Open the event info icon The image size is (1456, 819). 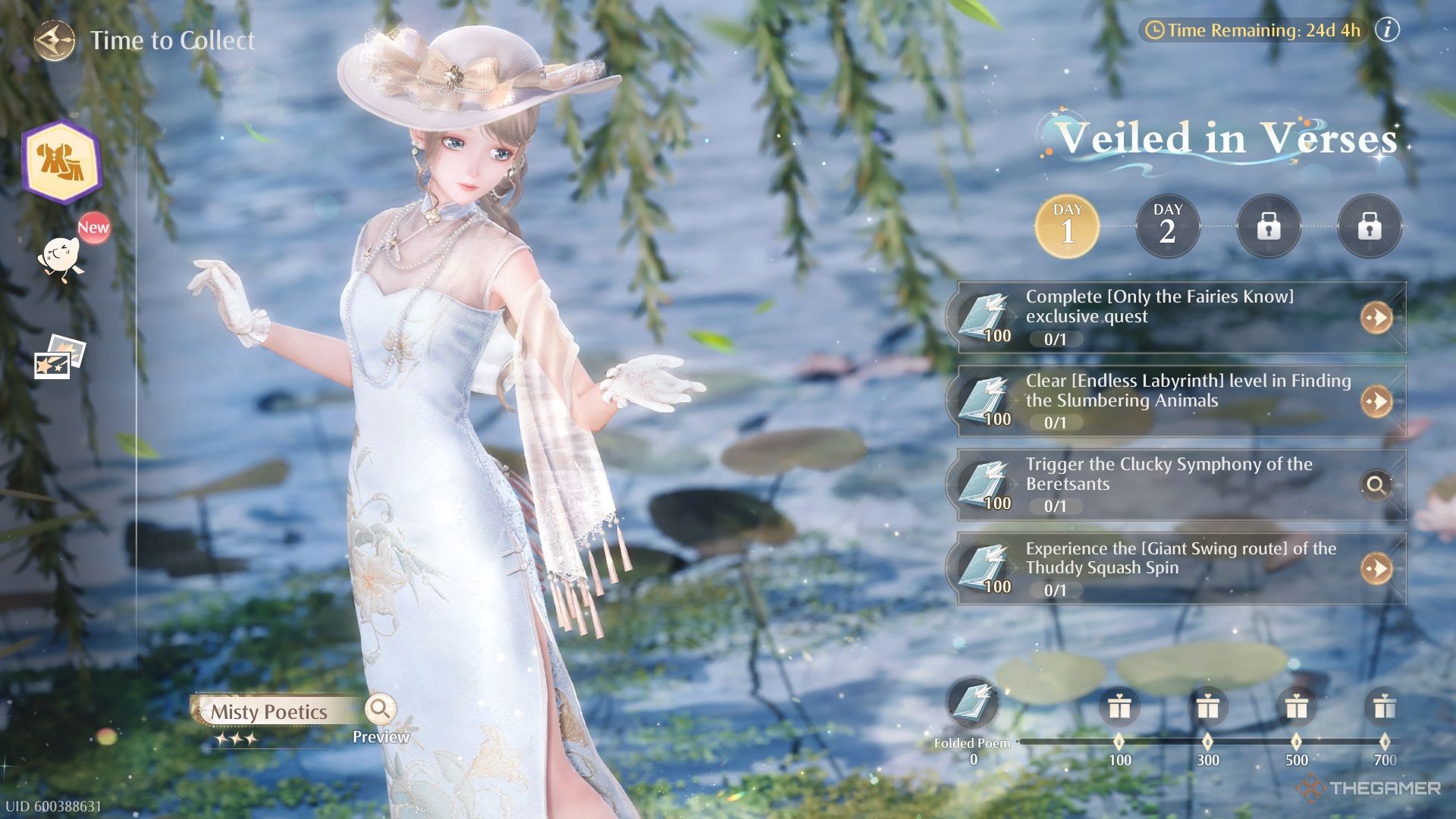[x=1387, y=30]
